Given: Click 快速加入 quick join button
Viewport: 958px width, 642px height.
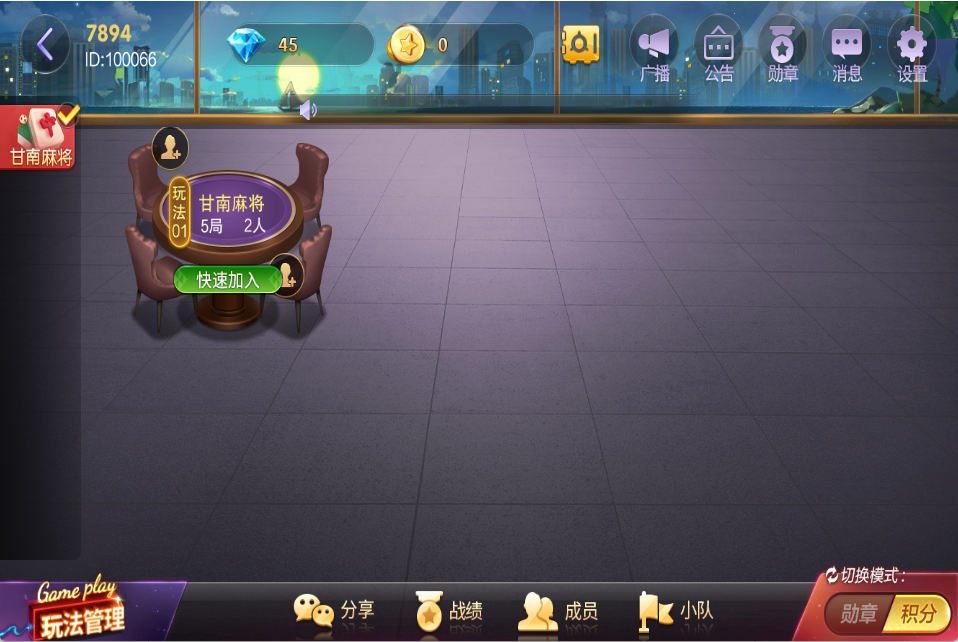Looking at the screenshot, I should coord(228,280).
